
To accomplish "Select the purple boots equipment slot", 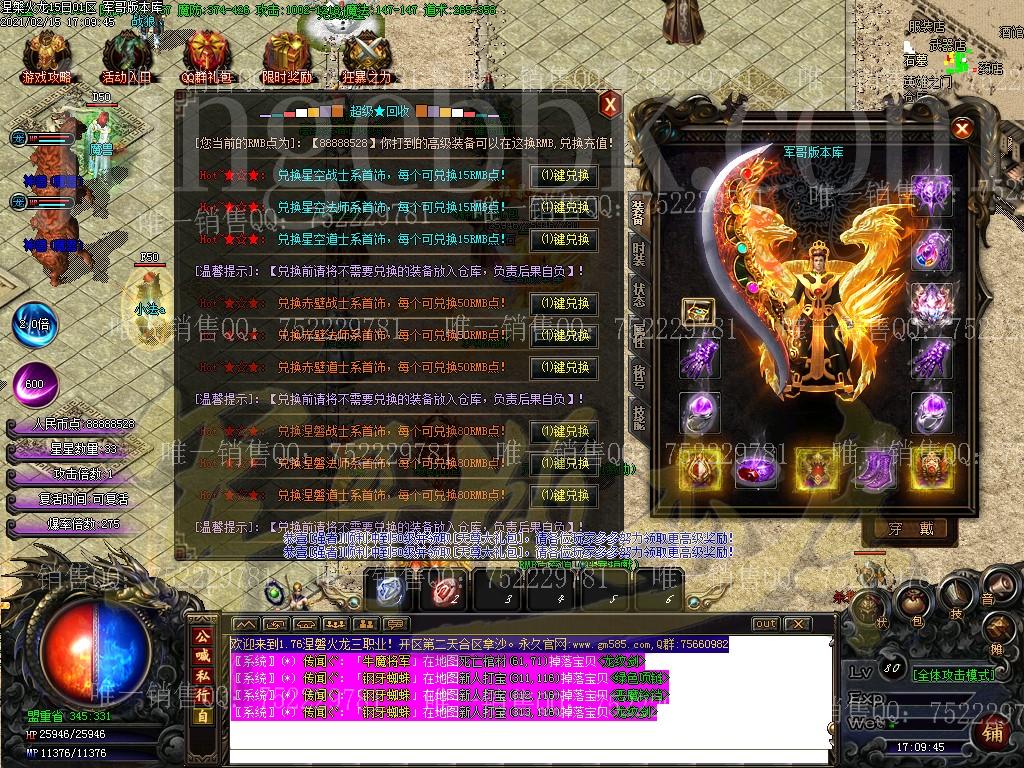I will click(x=874, y=468).
